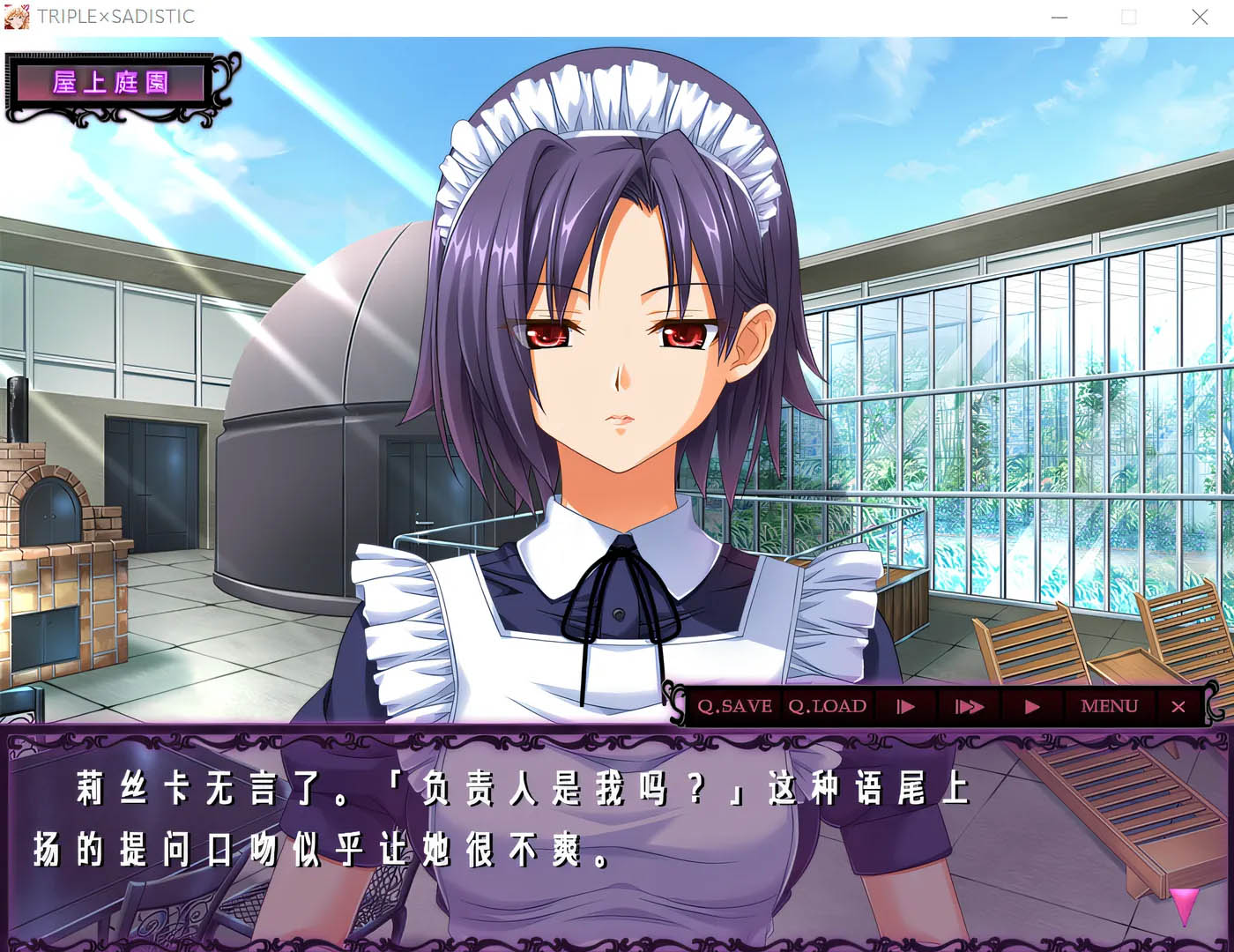Maximize the game window
Viewport: 1234px width, 952px height.
1128,17
